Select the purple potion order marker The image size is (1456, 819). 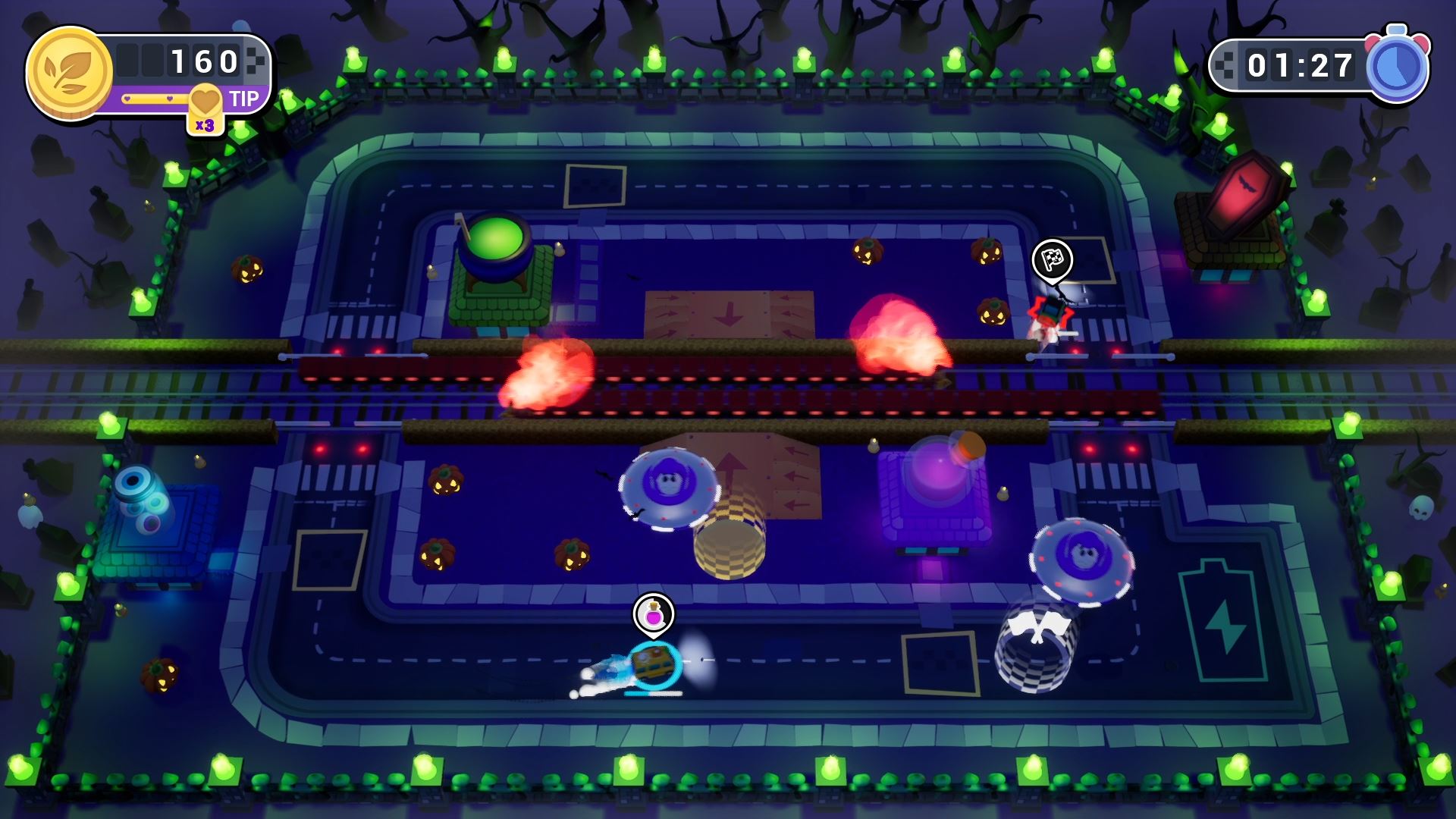coord(653,613)
